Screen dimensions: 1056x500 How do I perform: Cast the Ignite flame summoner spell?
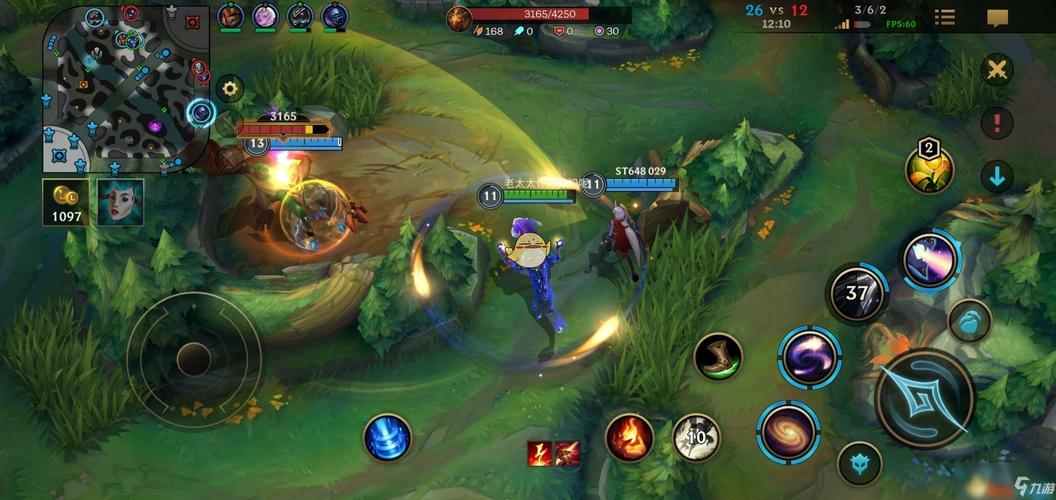coord(629,438)
